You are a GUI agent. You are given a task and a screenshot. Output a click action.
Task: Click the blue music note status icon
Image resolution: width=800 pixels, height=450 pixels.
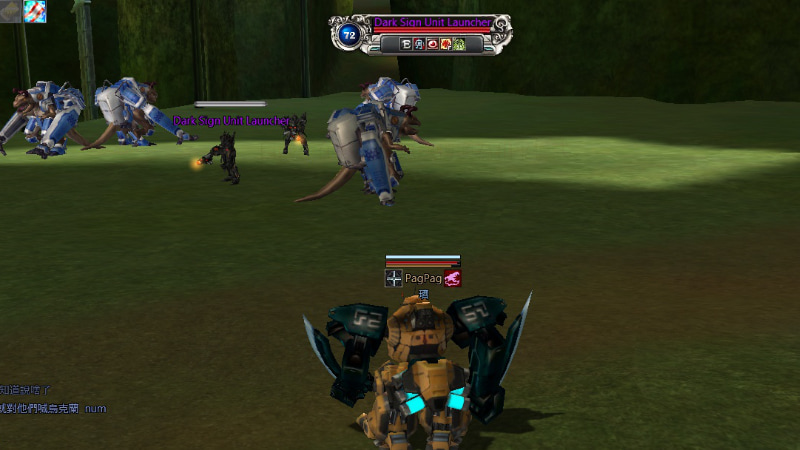[419, 44]
